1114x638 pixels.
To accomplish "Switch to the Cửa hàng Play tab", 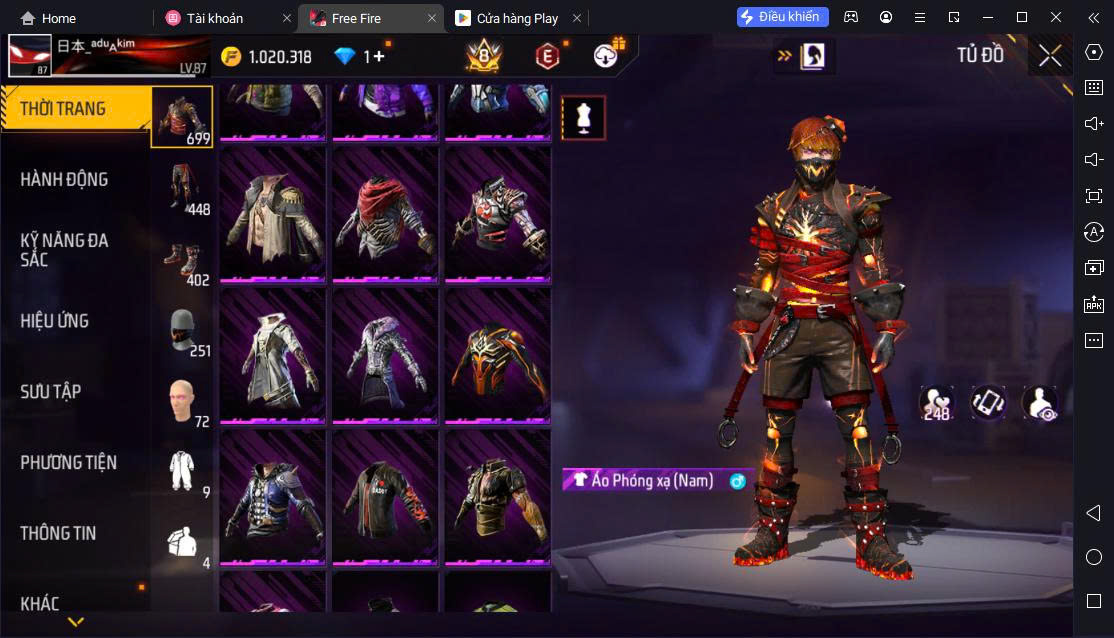I will tap(517, 18).
